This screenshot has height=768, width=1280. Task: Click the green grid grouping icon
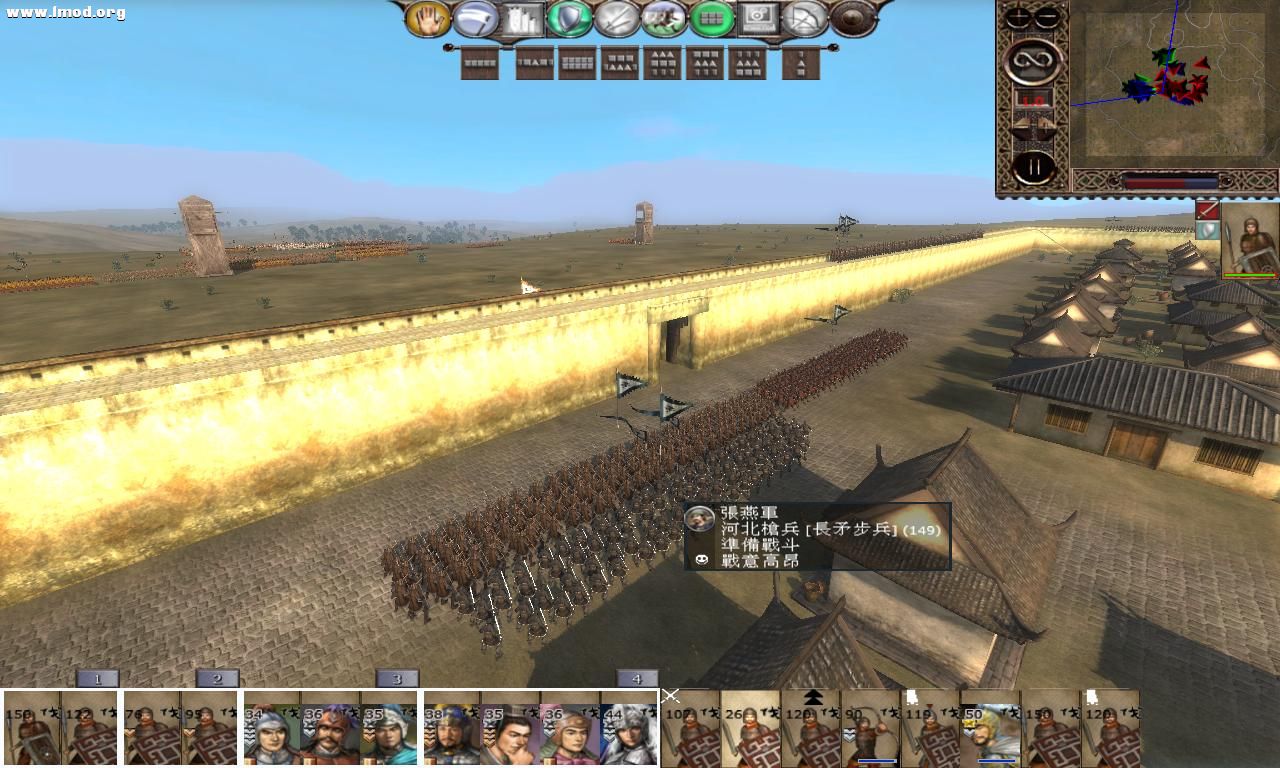pos(712,20)
